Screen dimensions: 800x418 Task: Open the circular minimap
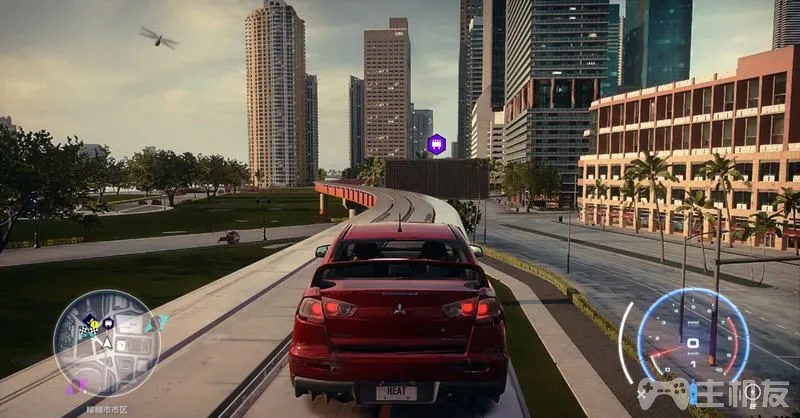click(106, 342)
